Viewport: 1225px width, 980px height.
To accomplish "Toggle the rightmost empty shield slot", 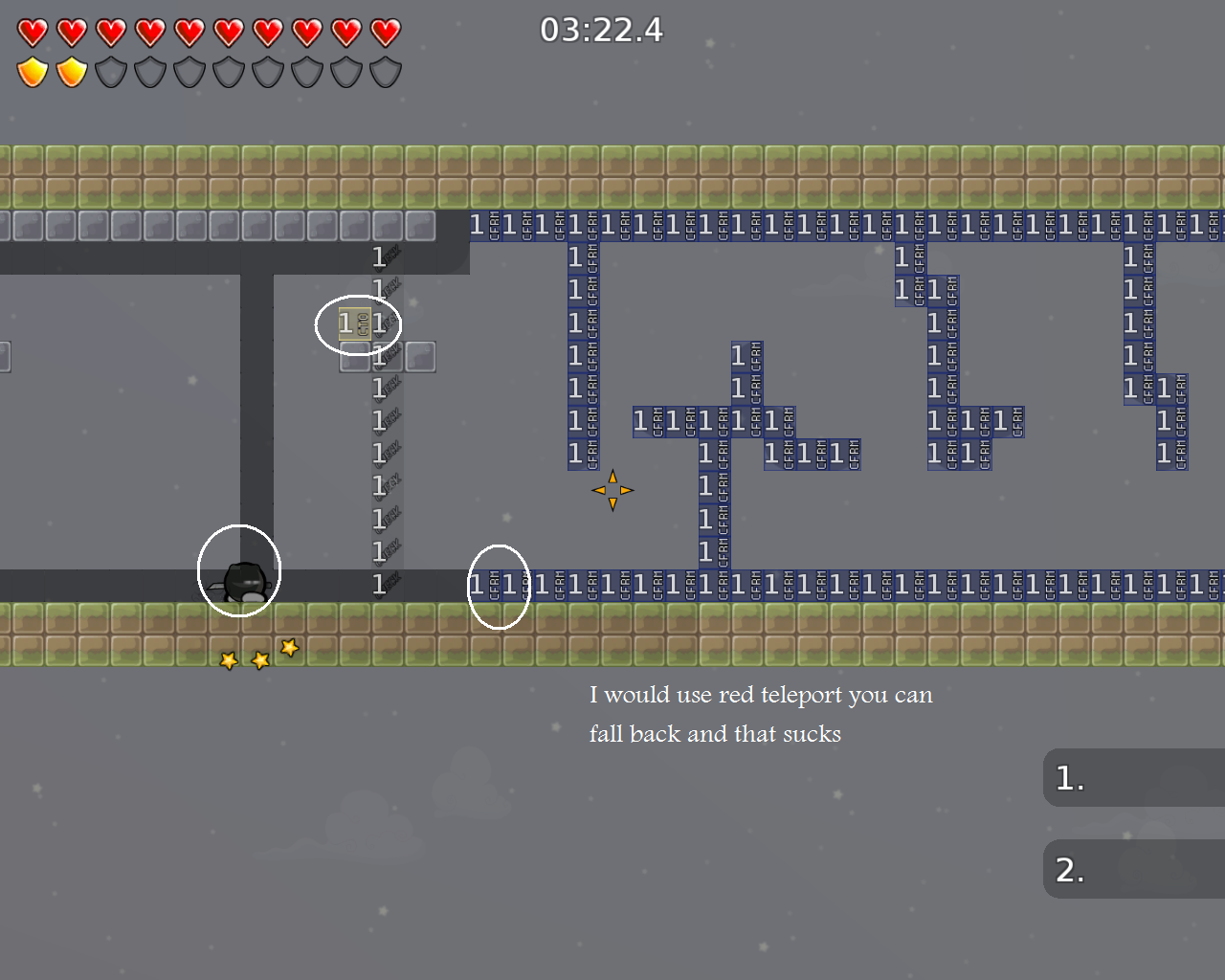I will 384,72.
